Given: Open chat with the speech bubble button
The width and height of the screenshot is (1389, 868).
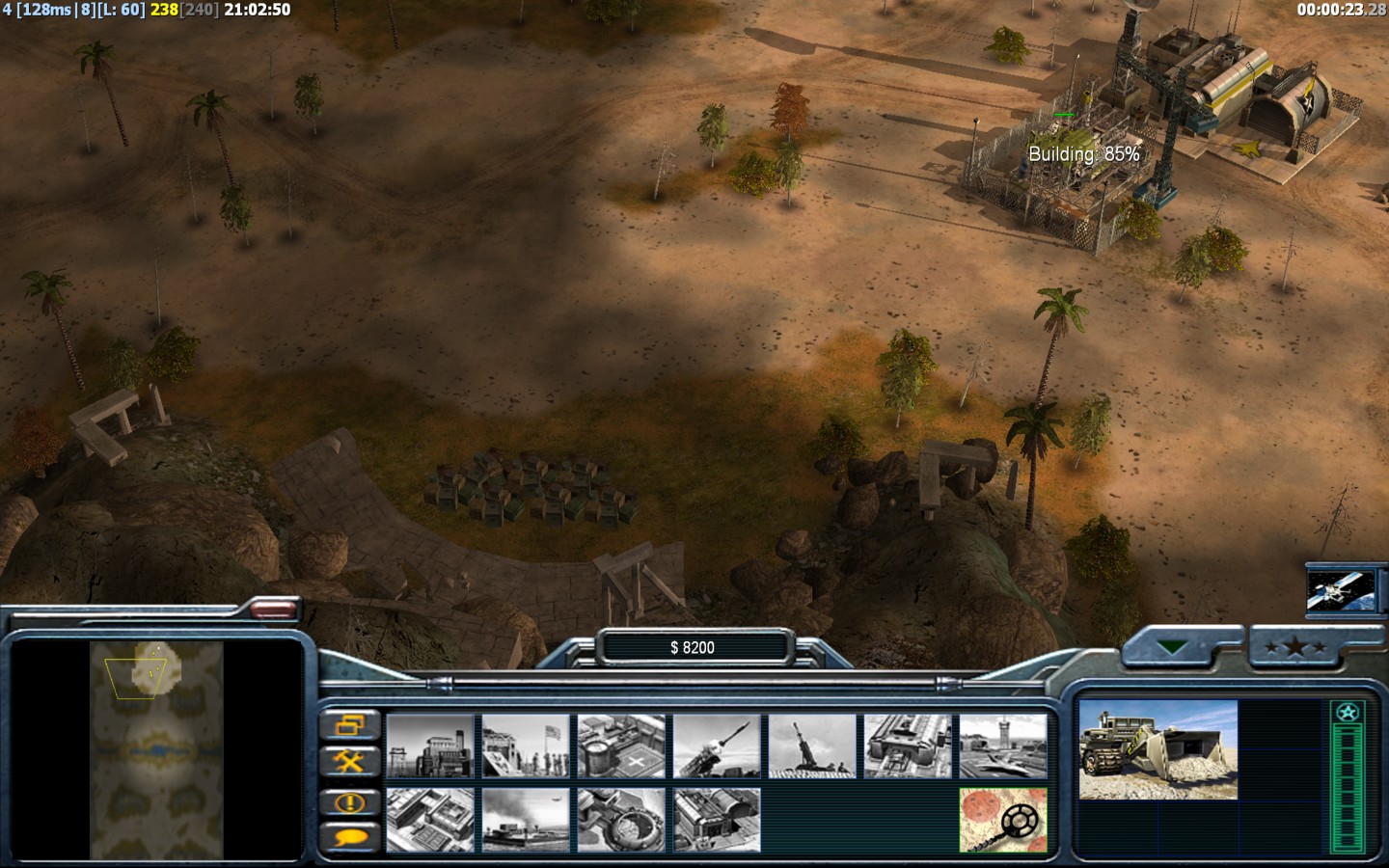Looking at the screenshot, I should 349,836.
